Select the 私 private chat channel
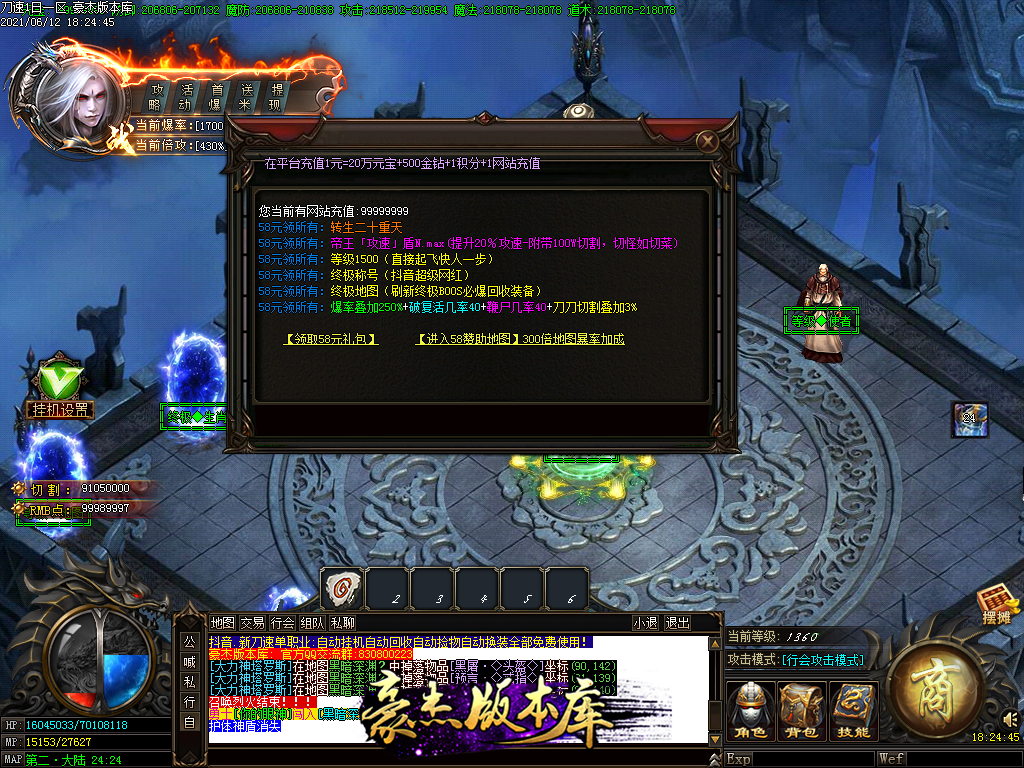 click(189, 680)
